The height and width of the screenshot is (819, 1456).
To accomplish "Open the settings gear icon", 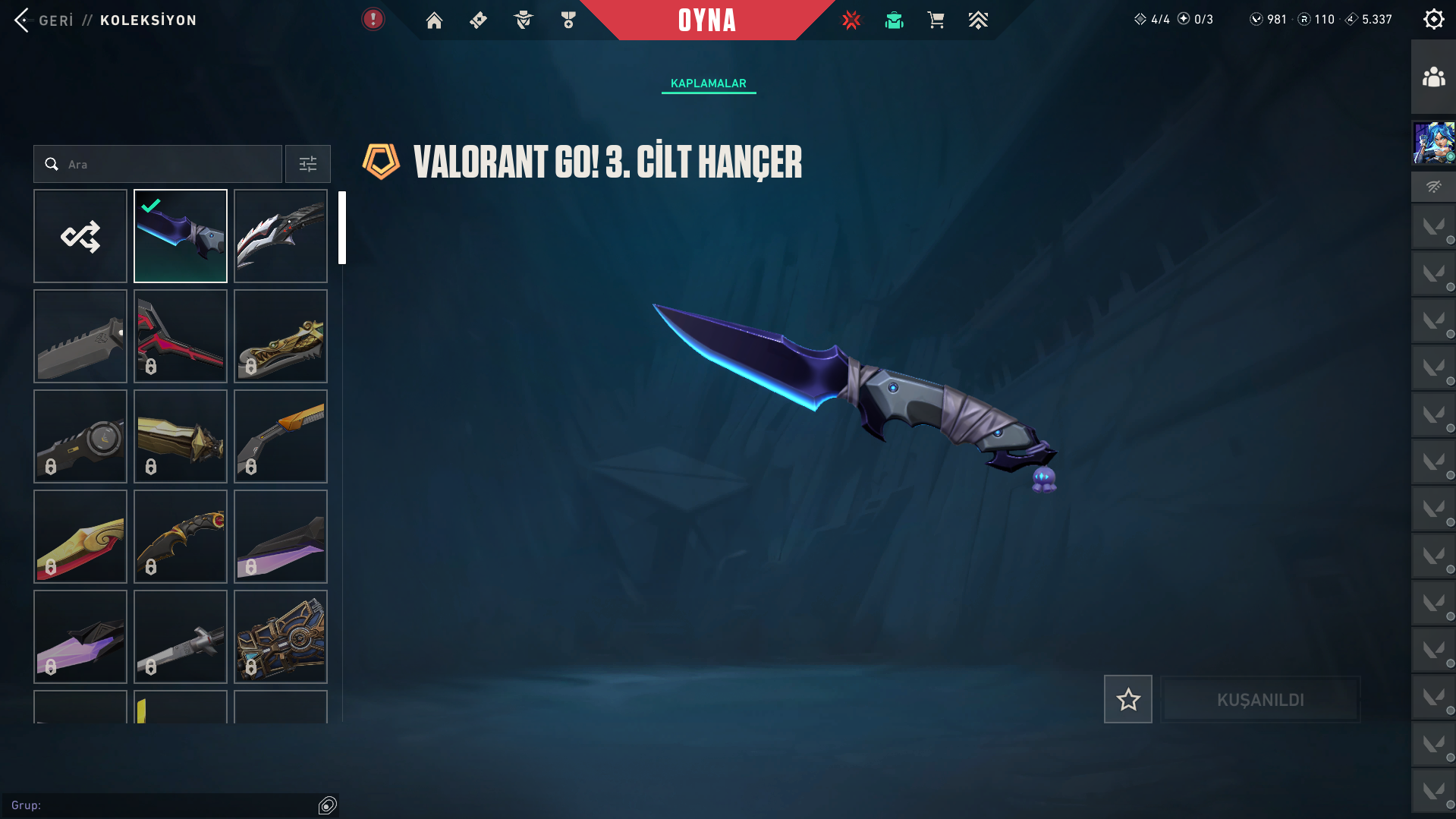I will [x=1433, y=20].
